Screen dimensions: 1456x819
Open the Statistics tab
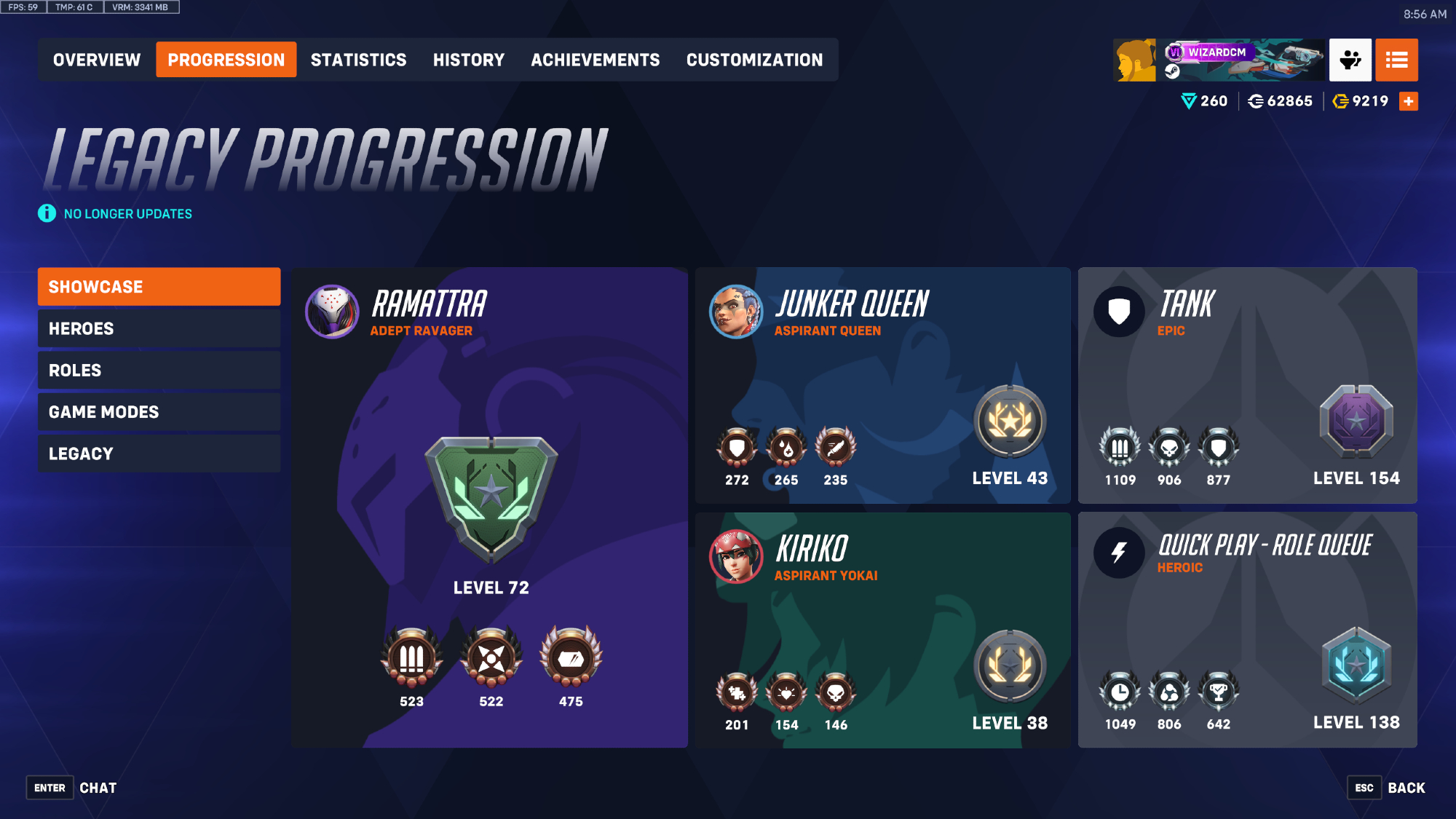pos(358,60)
